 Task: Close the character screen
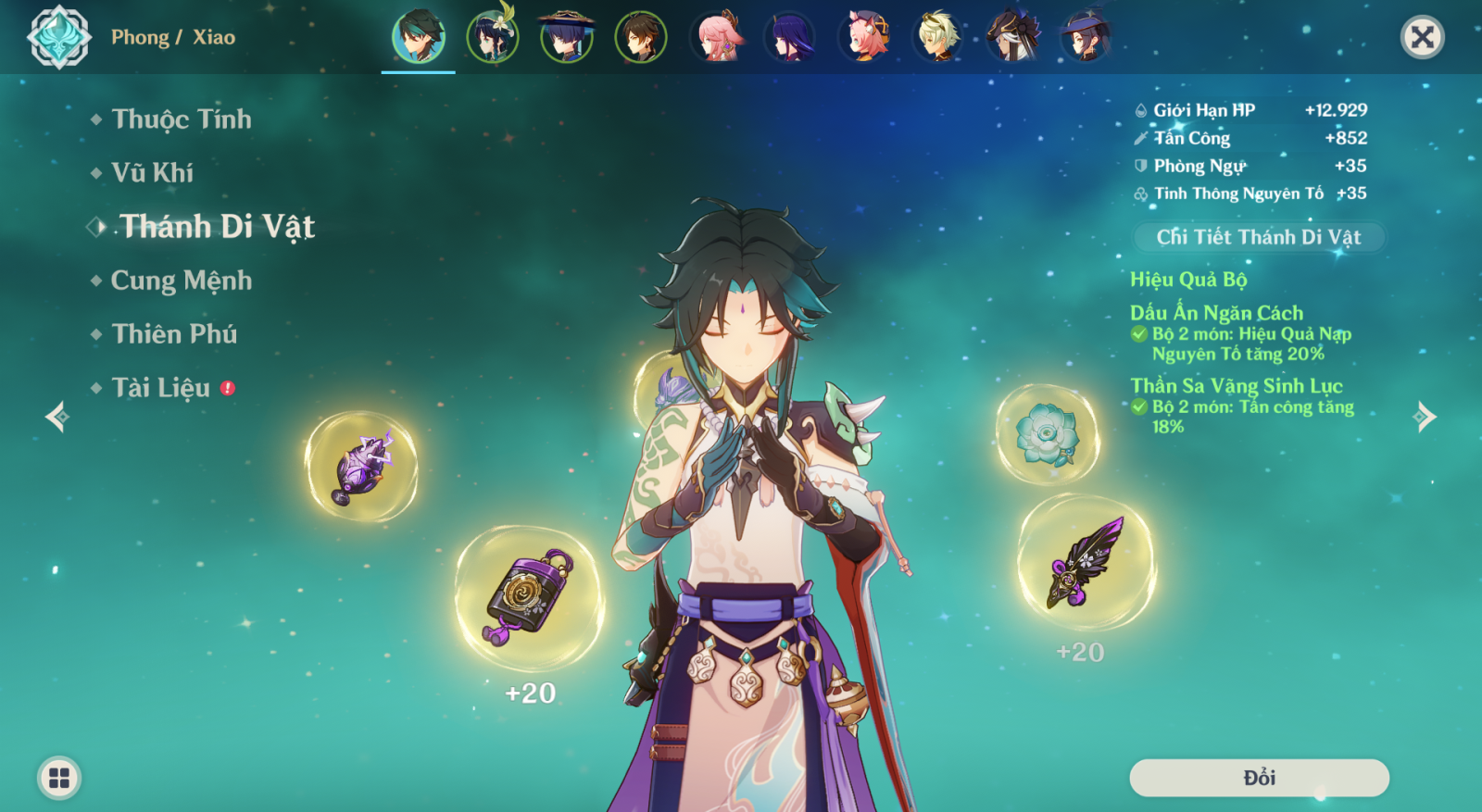(x=1422, y=37)
